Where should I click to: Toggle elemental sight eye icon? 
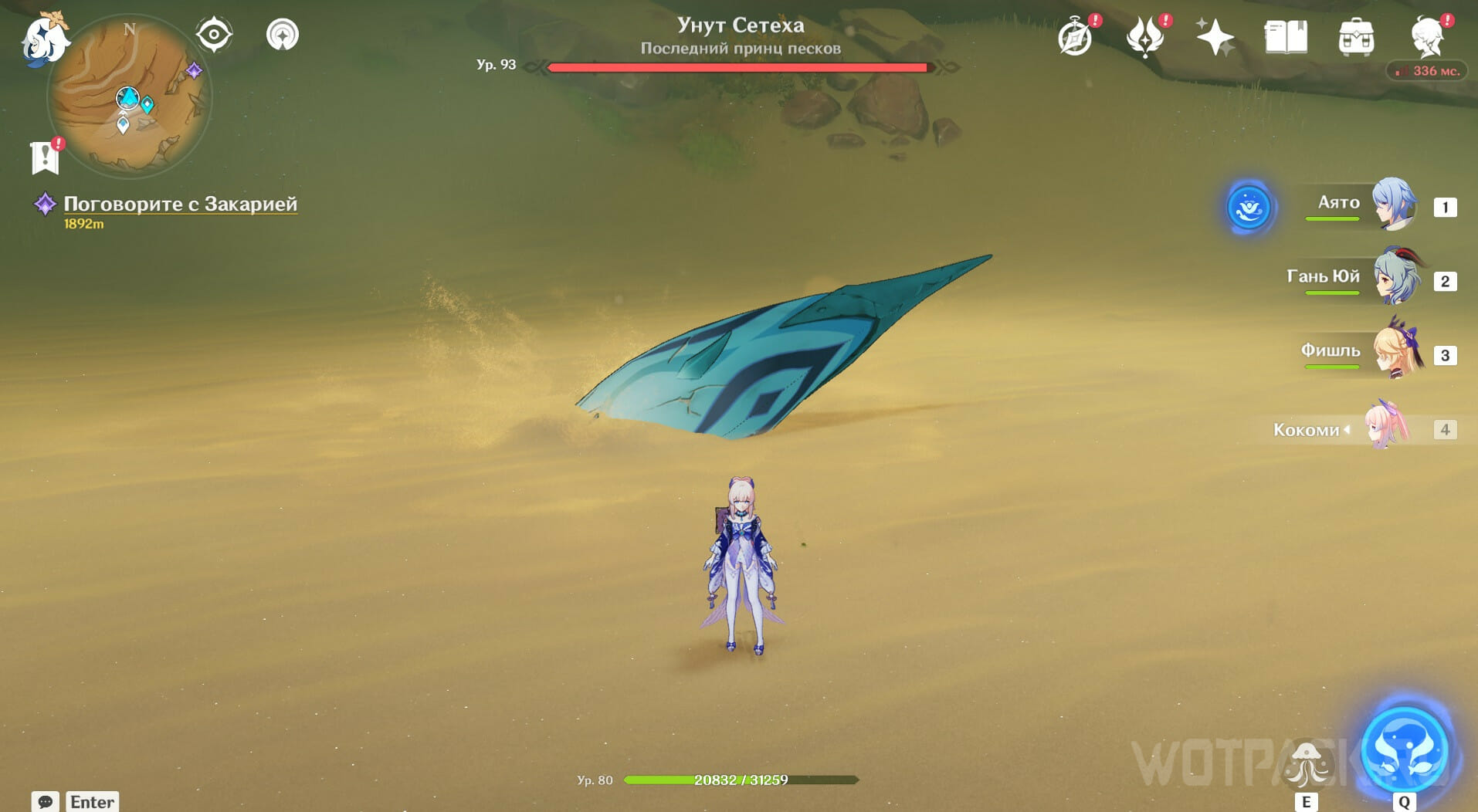coord(214,35)
